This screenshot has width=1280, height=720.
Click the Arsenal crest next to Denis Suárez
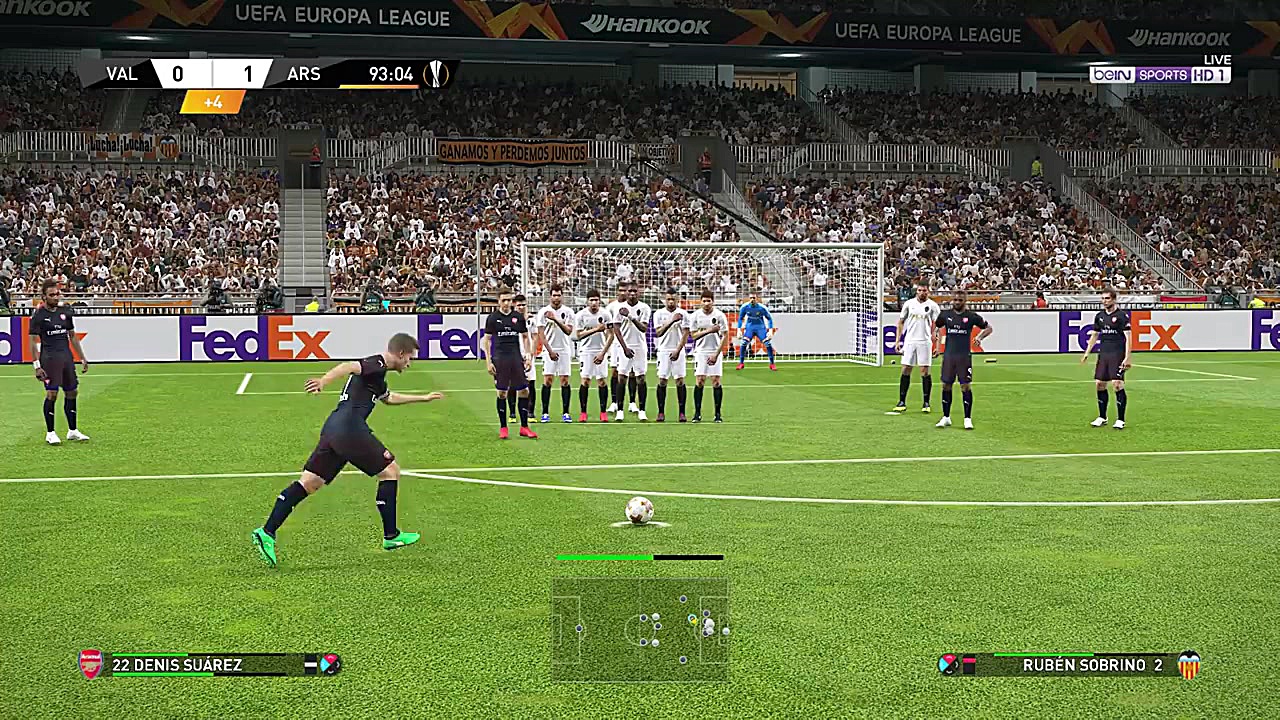coord(91,664)
